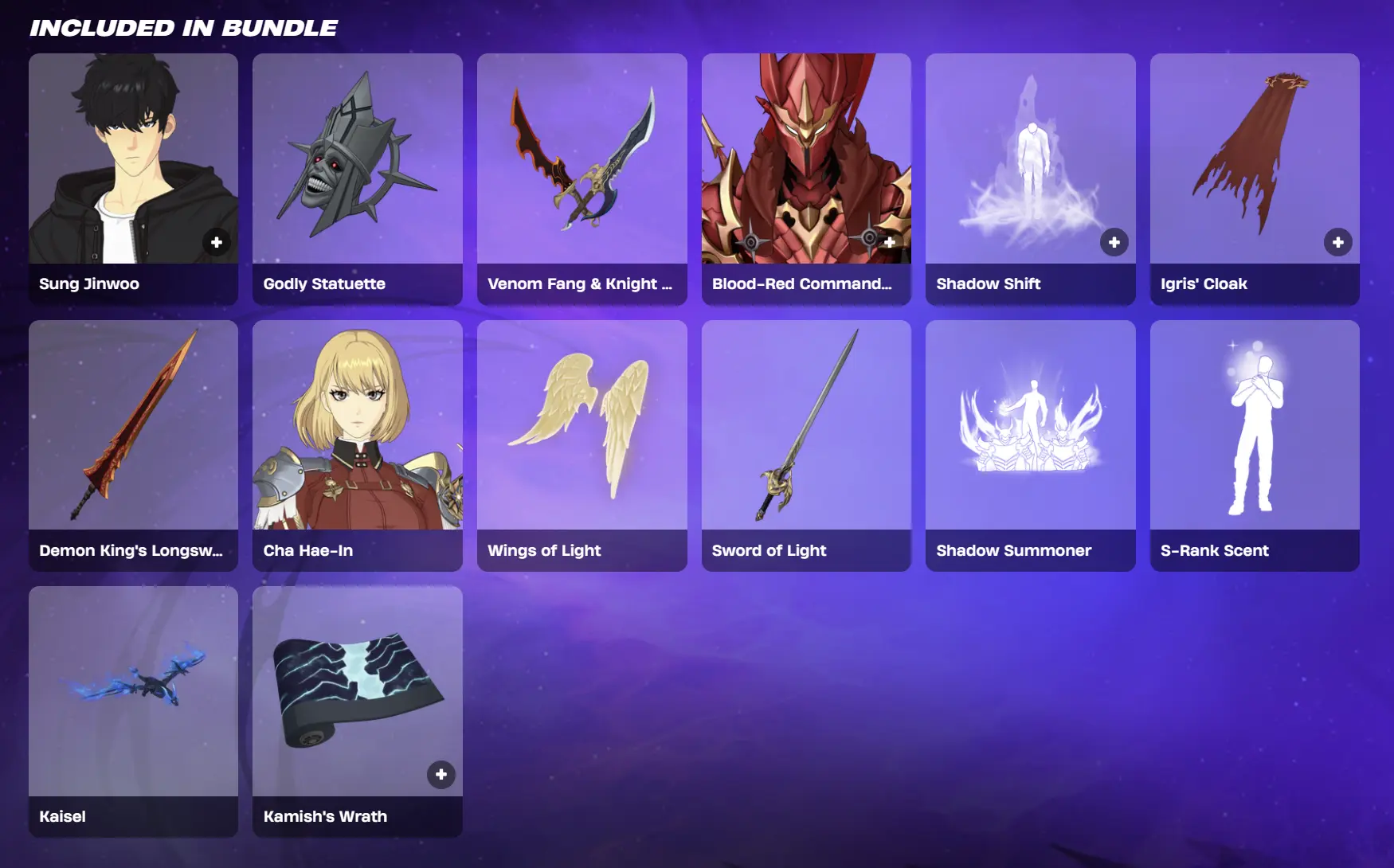The image size is (1394, 868).
Task: Expand Sung Jinwoo details with plus button
Action: [217, 241]
